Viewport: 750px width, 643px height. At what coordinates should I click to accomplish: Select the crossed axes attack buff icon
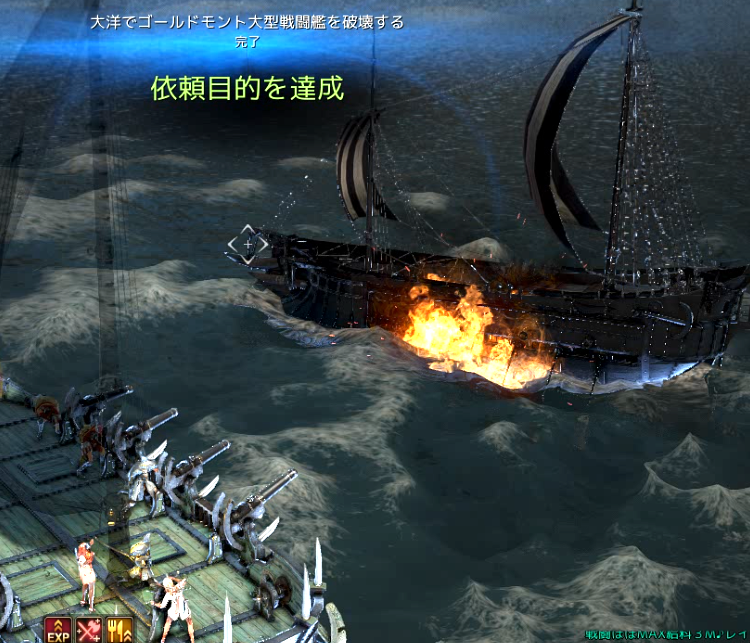coord(89,630)
